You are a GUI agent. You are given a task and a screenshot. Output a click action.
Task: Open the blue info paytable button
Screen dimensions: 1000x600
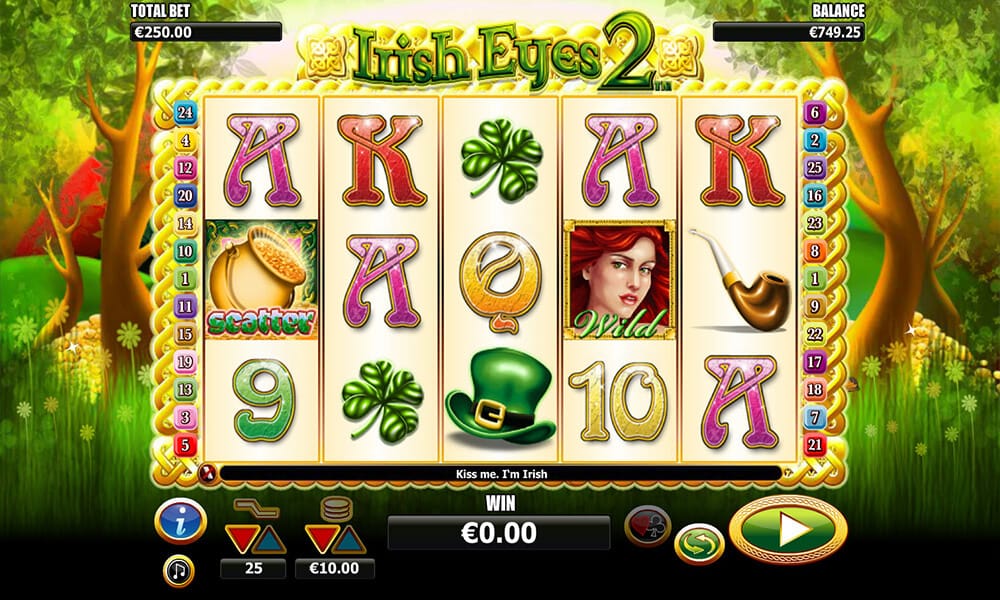(x=180, y=521)
